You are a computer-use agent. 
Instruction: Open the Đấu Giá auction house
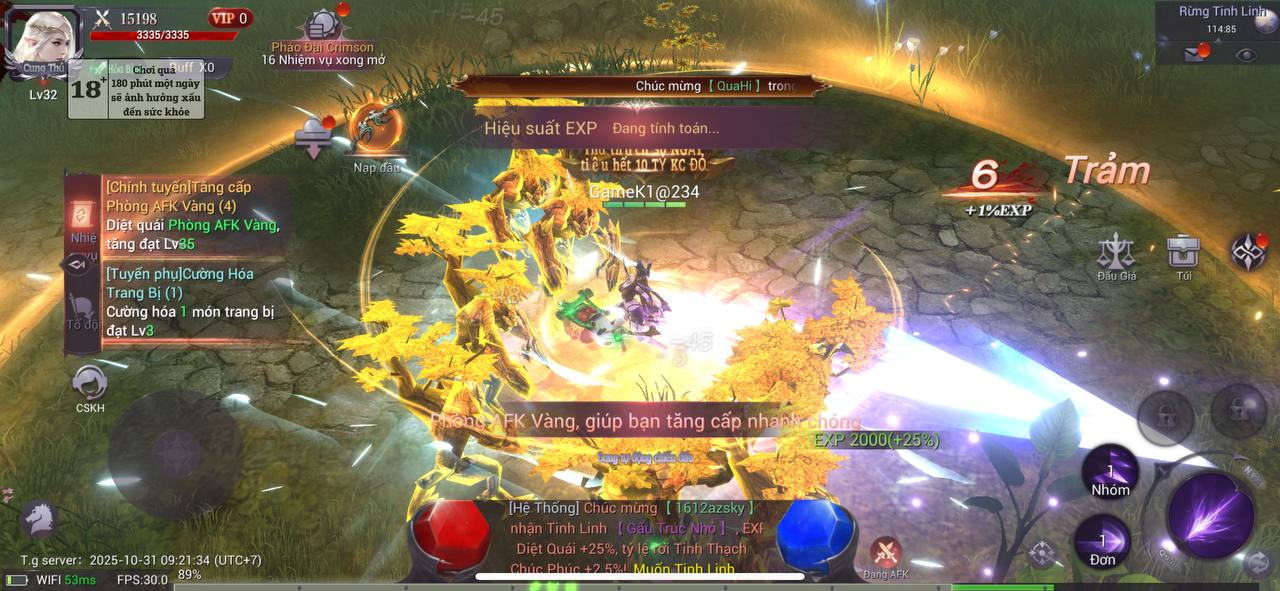1116,255
